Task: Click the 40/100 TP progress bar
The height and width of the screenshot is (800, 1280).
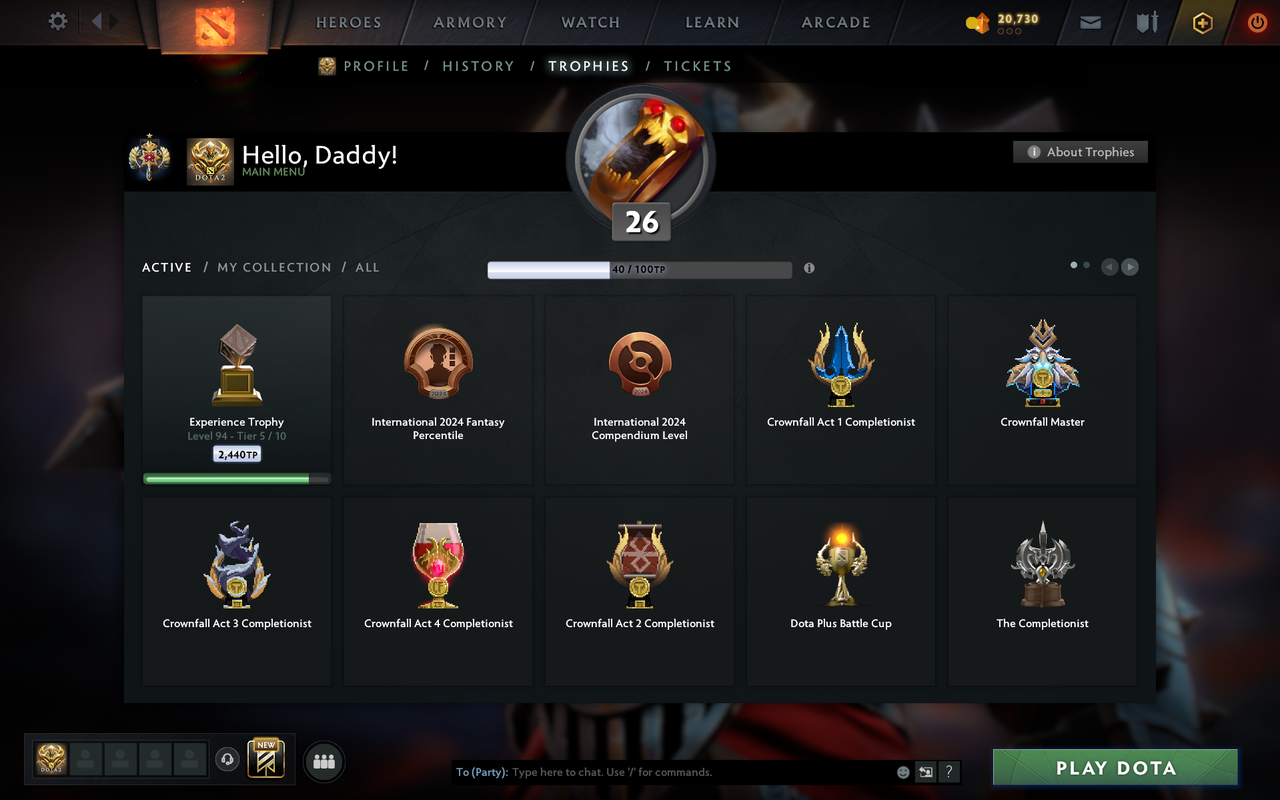Action: coord(638,269)
